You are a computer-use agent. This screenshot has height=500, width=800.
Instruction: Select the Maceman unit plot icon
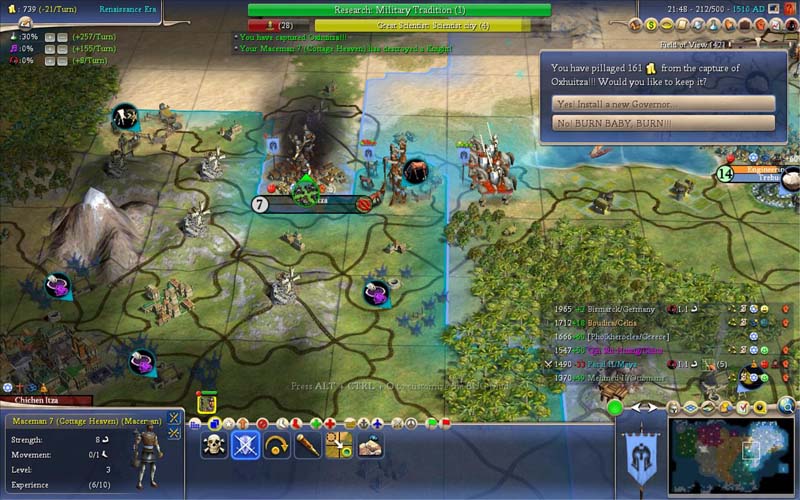(x=207, y=404)
